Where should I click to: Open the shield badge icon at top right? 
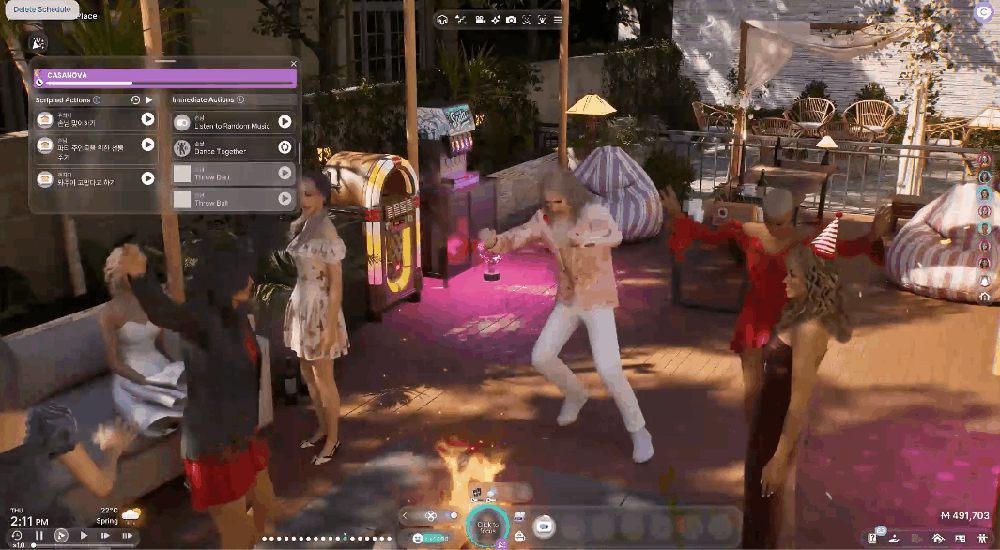(982, 12)
